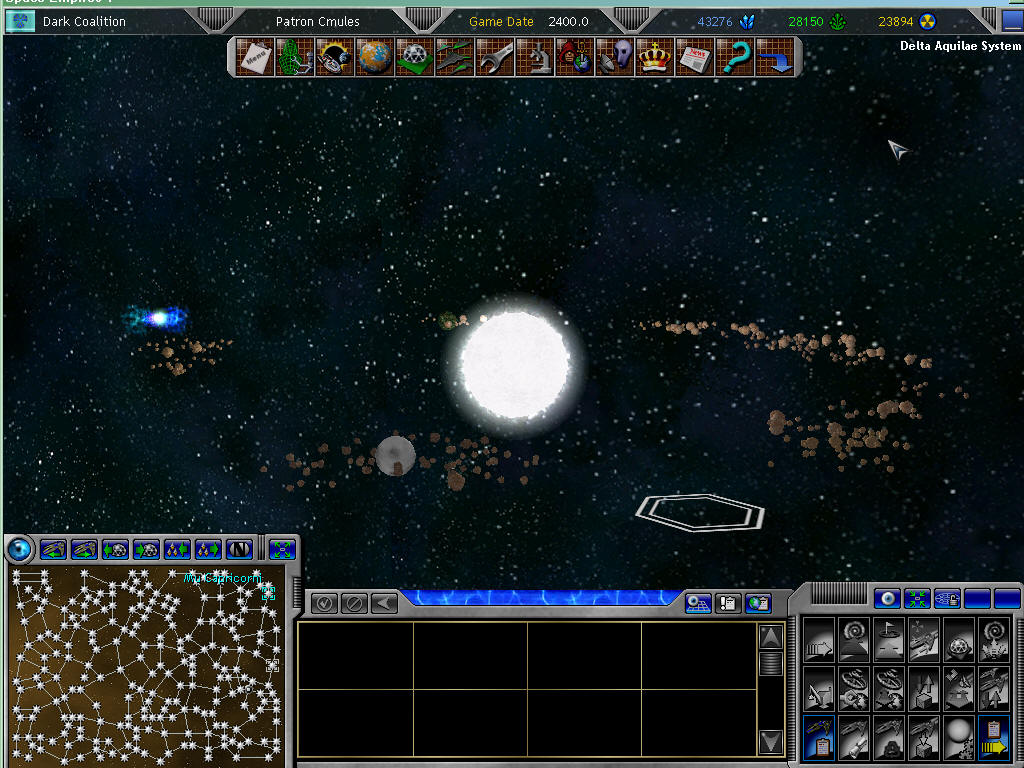The width and height of the screenshot is (1024, 768).
Task: Click the green expand arrows button
Action: coord(282,548)
